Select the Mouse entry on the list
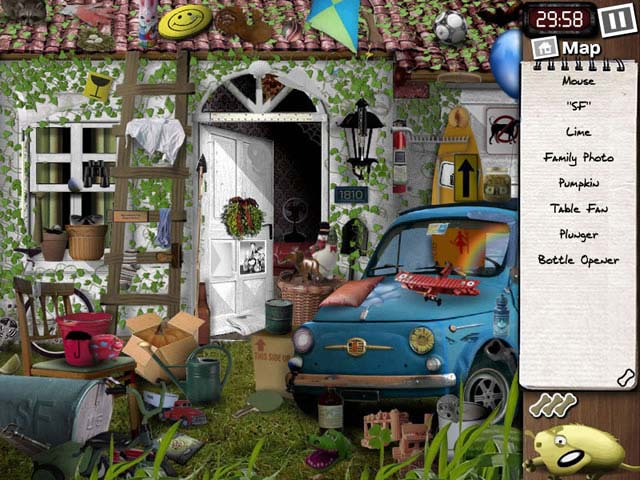Screen dimensions: 640x480 [578, 81]
